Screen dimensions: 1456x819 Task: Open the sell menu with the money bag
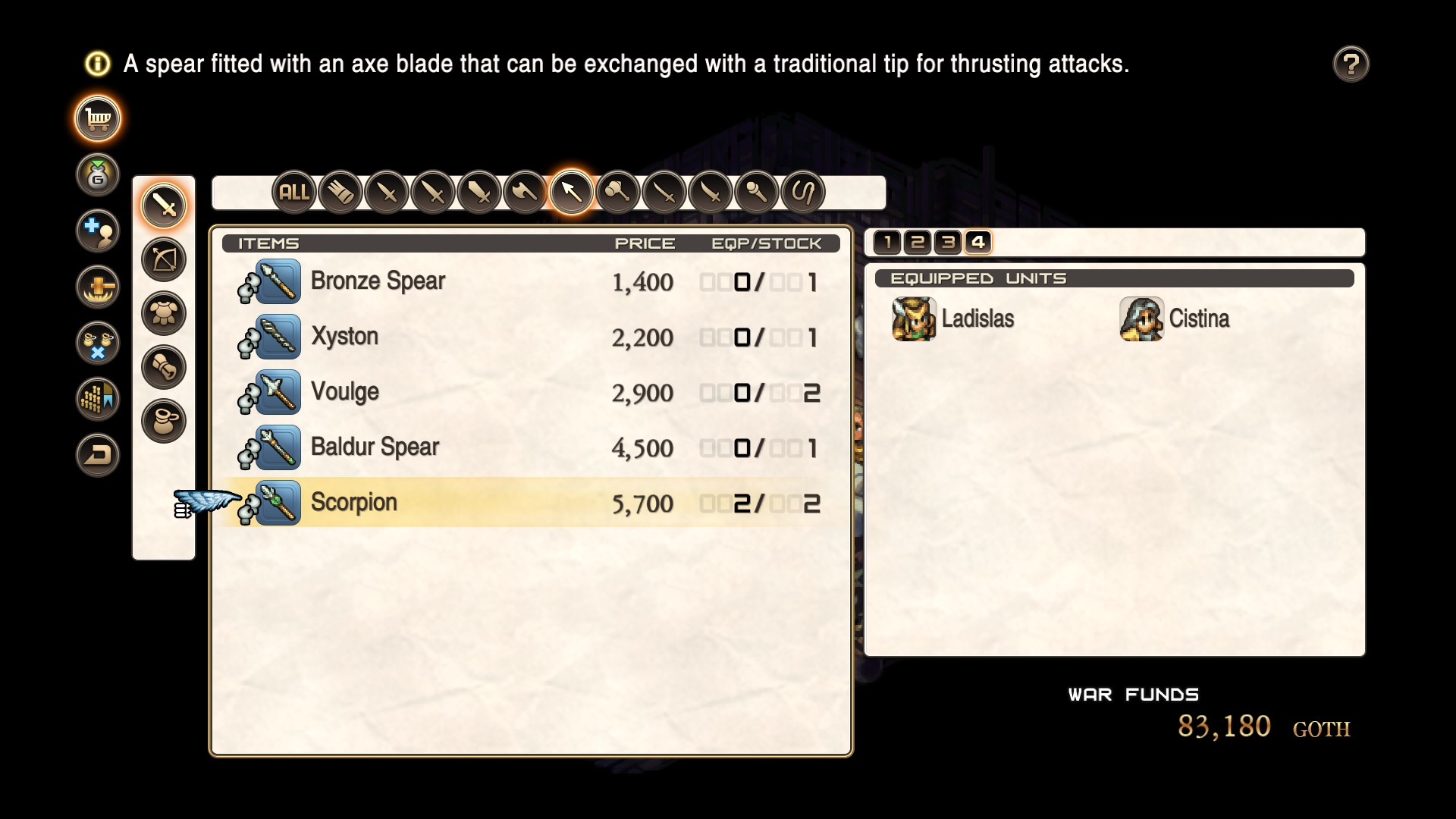[x=98, y=175]
